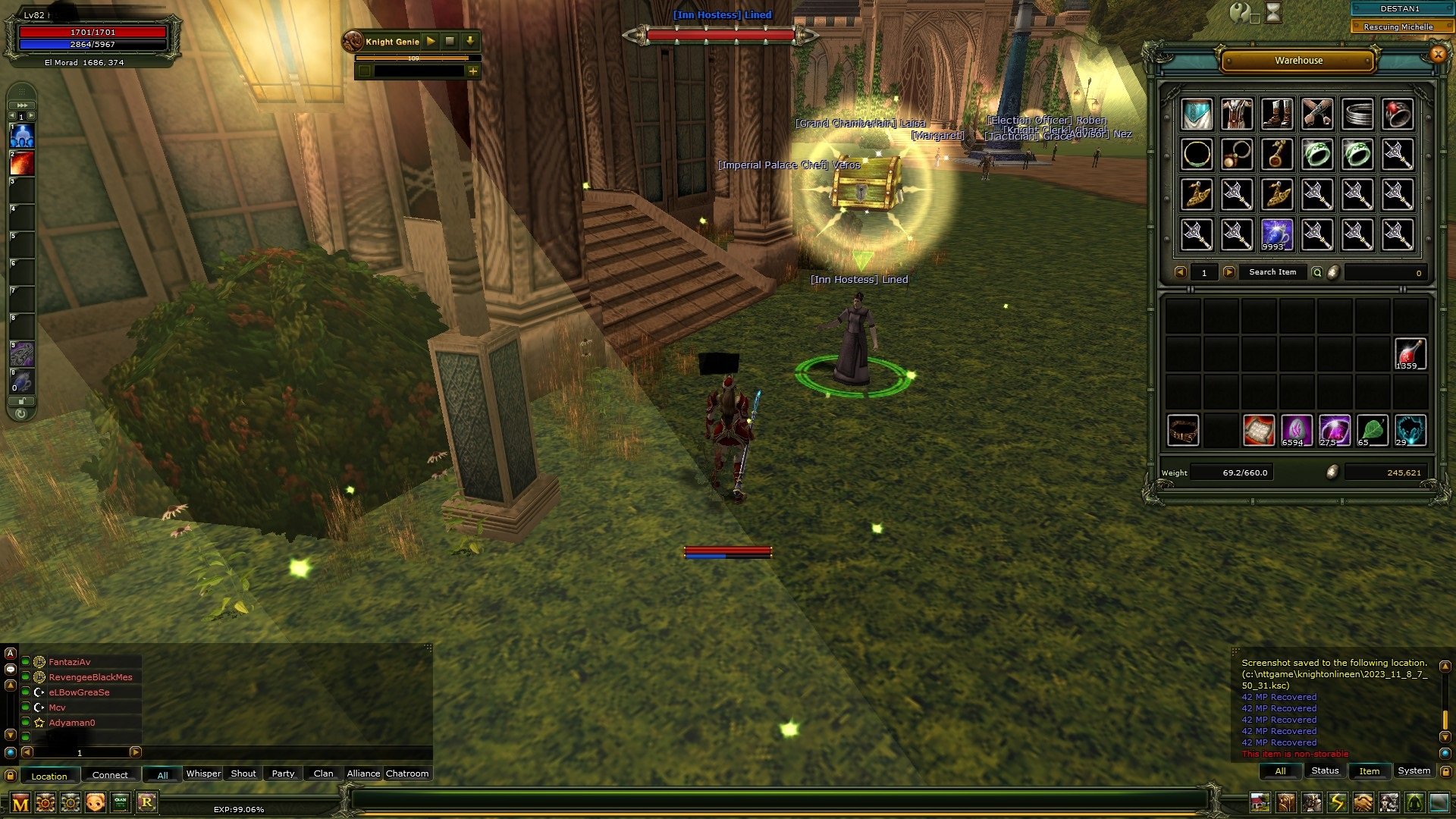Select the glowing purple gem stacked 9993 in Warehouse
The image size is (1456, 819).
click(1278, 234)
